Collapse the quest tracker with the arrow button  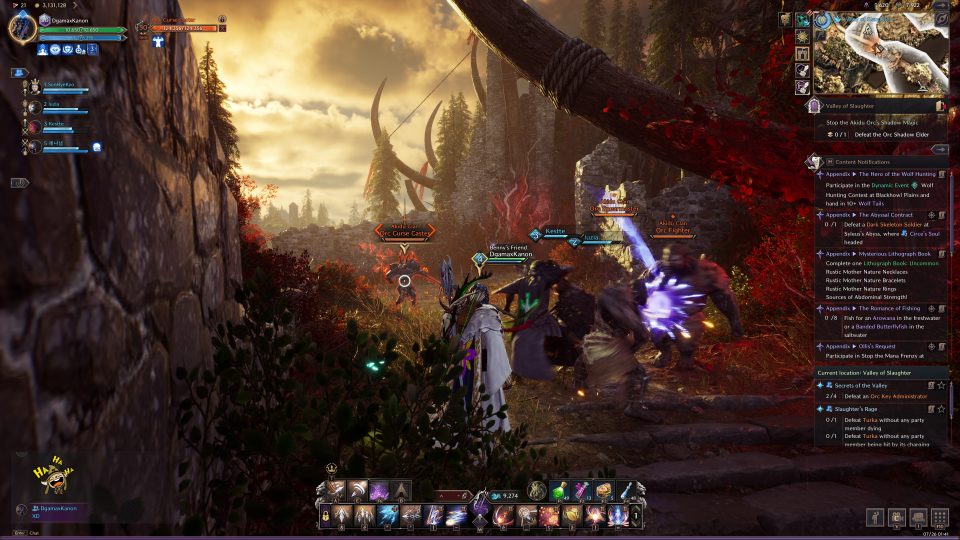point(938,149)
